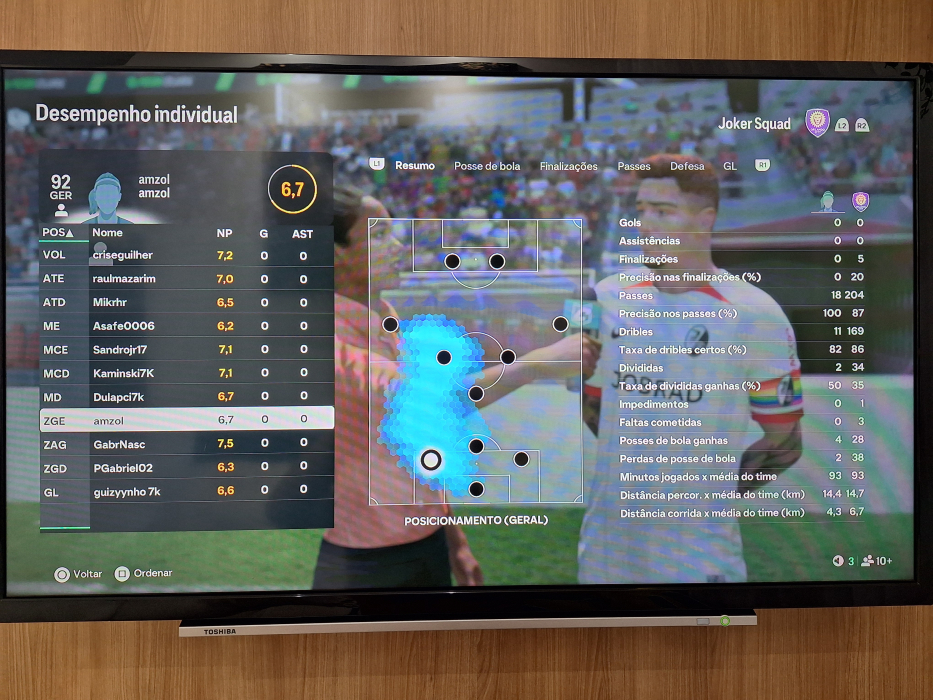Show the Finalizações tab

tap(568, 166)
